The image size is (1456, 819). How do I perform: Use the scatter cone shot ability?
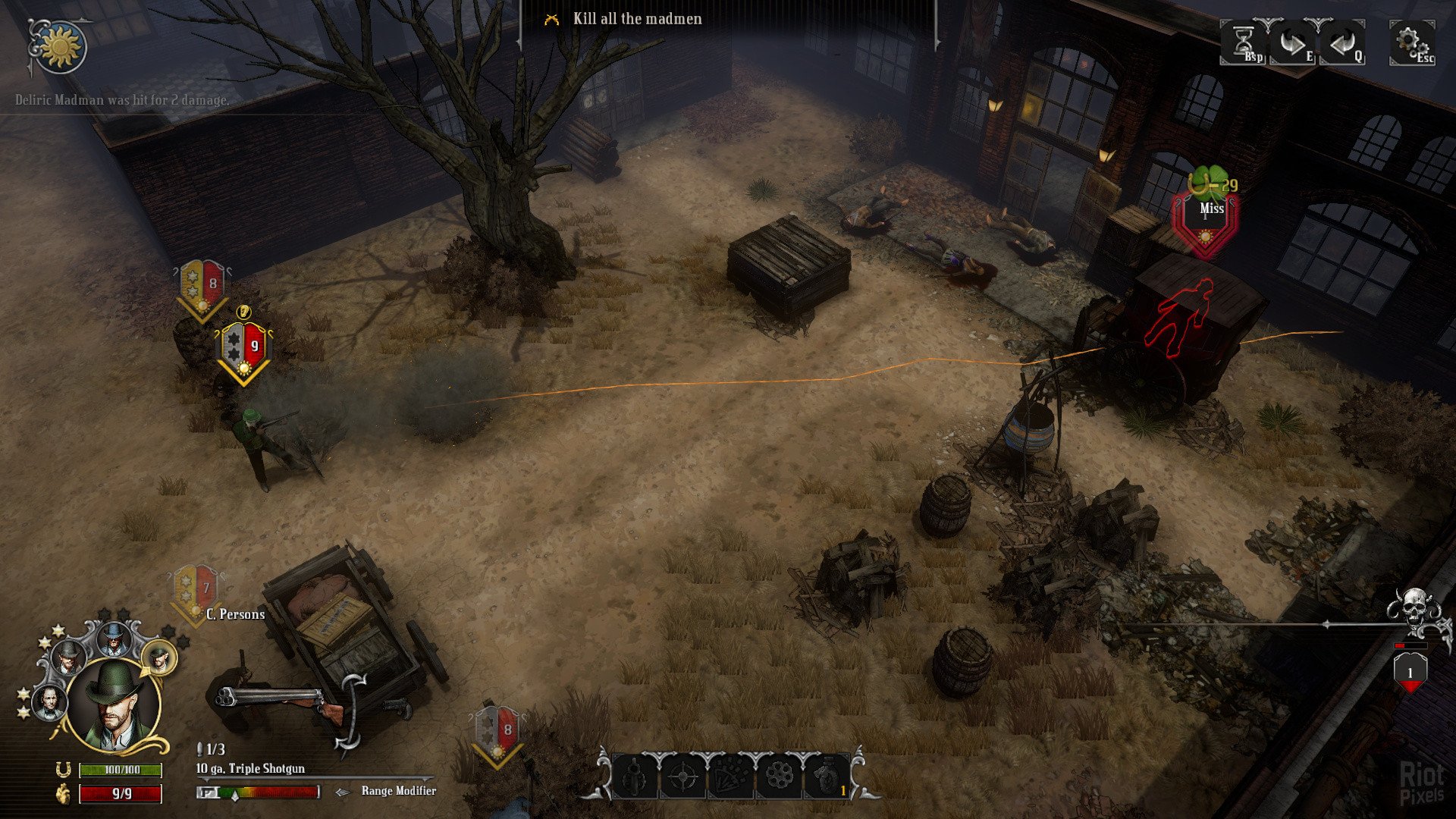coord(731,777)
